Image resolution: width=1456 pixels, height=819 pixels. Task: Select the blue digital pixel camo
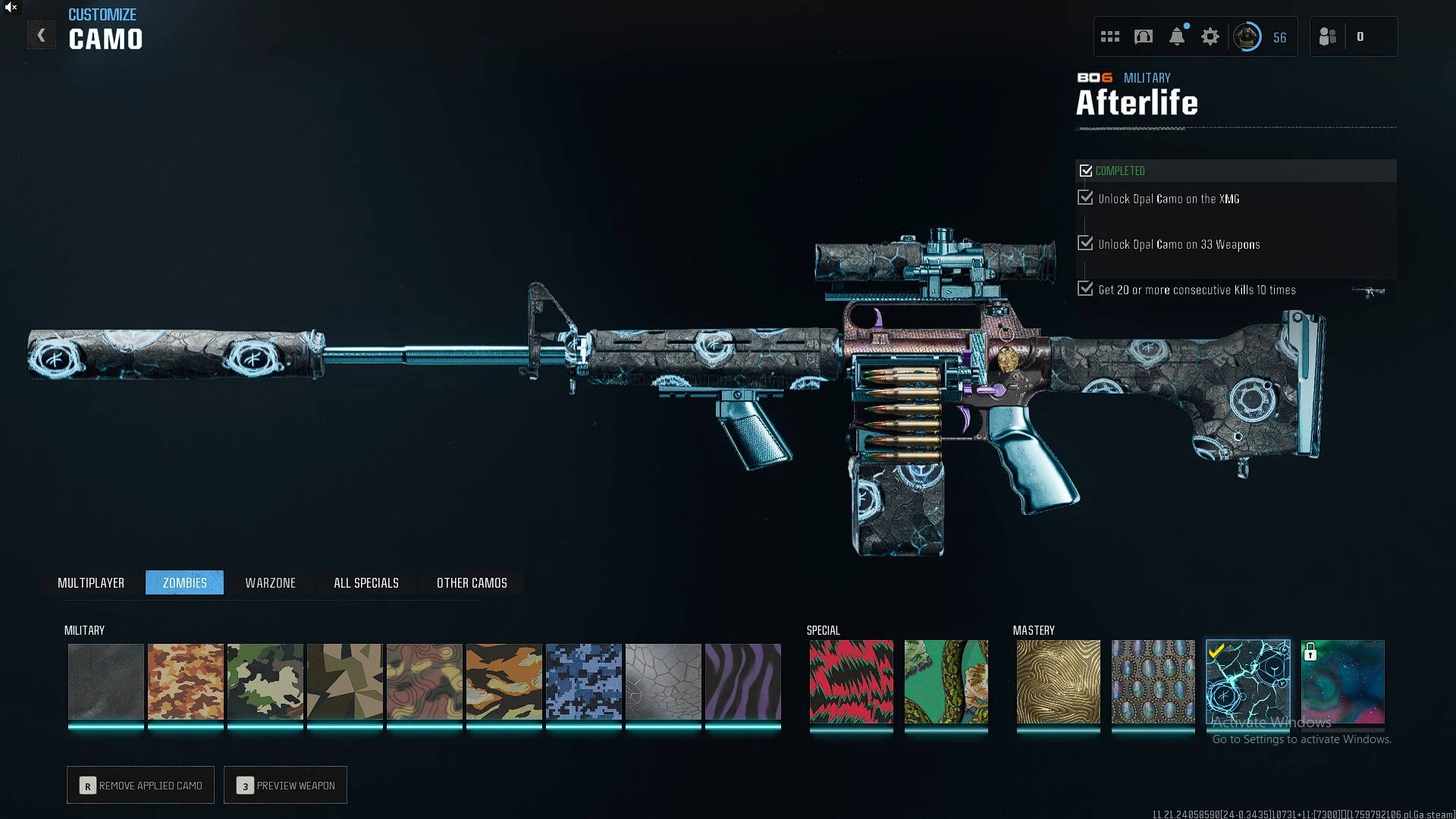pyautogui.click(x=584, y=681)
